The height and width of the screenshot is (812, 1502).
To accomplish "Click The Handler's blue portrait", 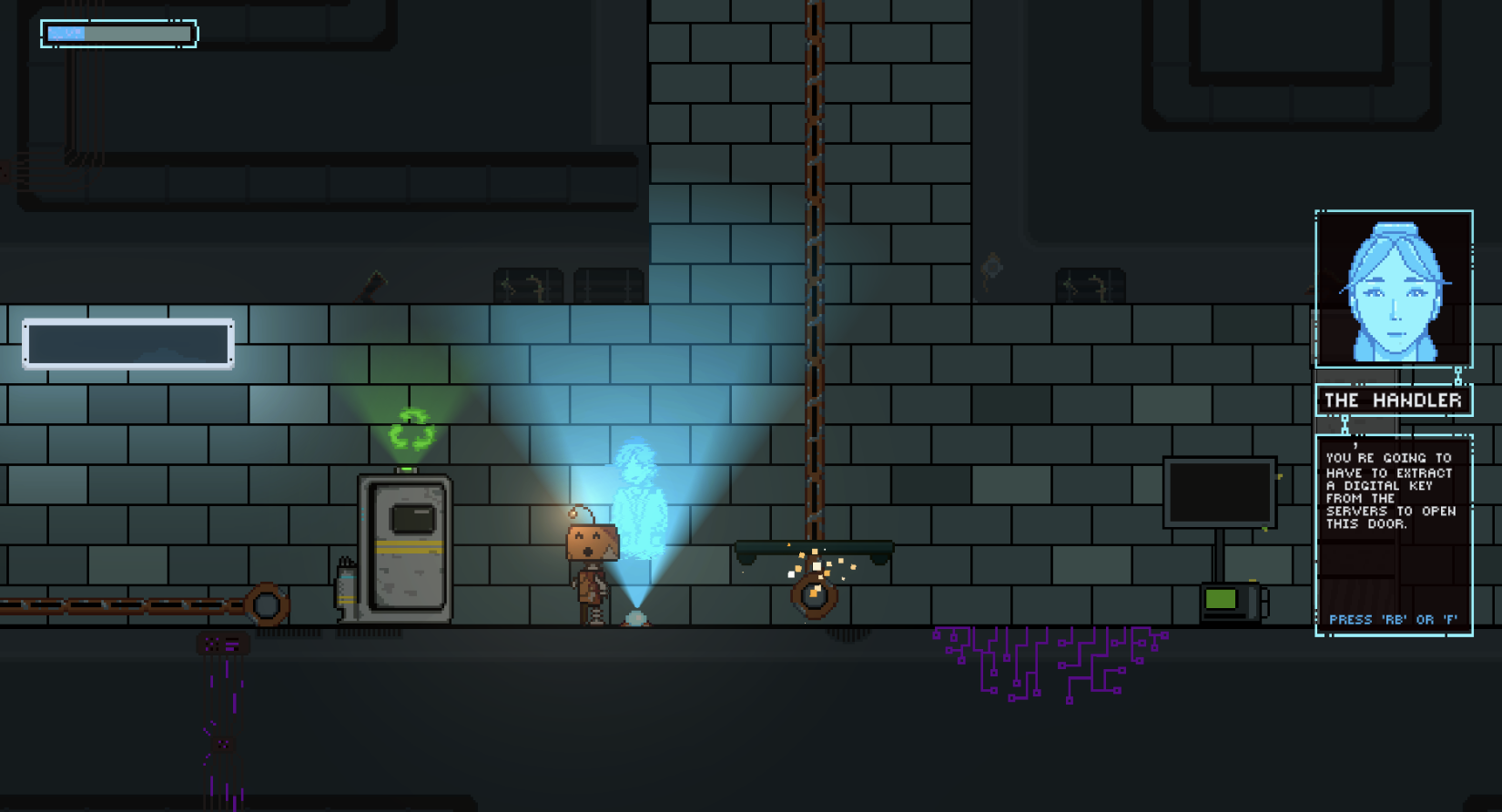I will [x=1392, y=289].
